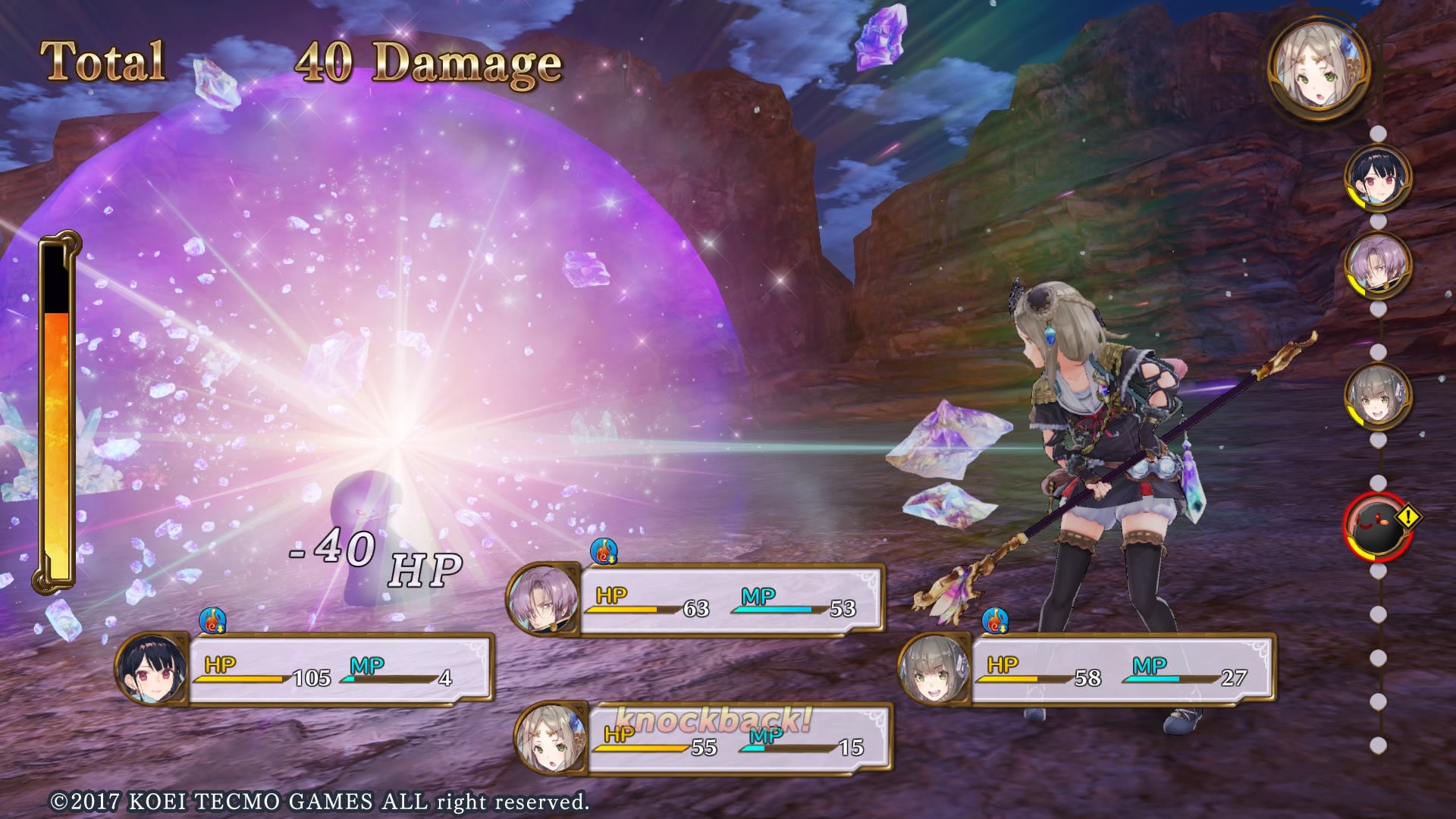Choose the purple-haired man's turn order portrait

coord(1378,265)
